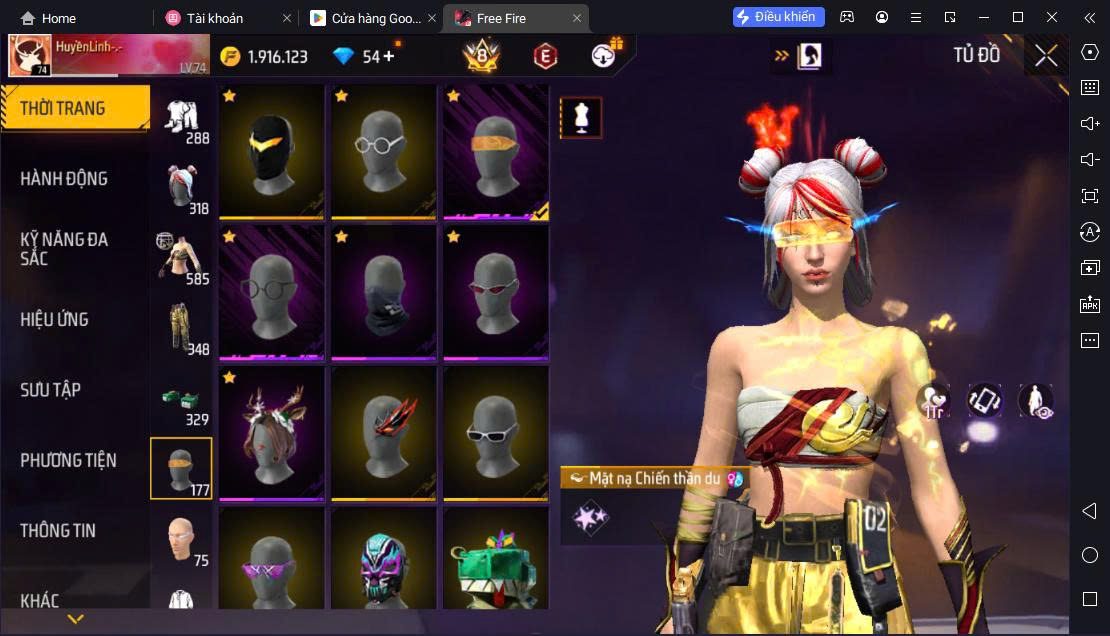Select the KỸ NĂNG ĐA SẮC tab
The height and width of the screenshot is (636, 1110).
(x=64, y=249)
